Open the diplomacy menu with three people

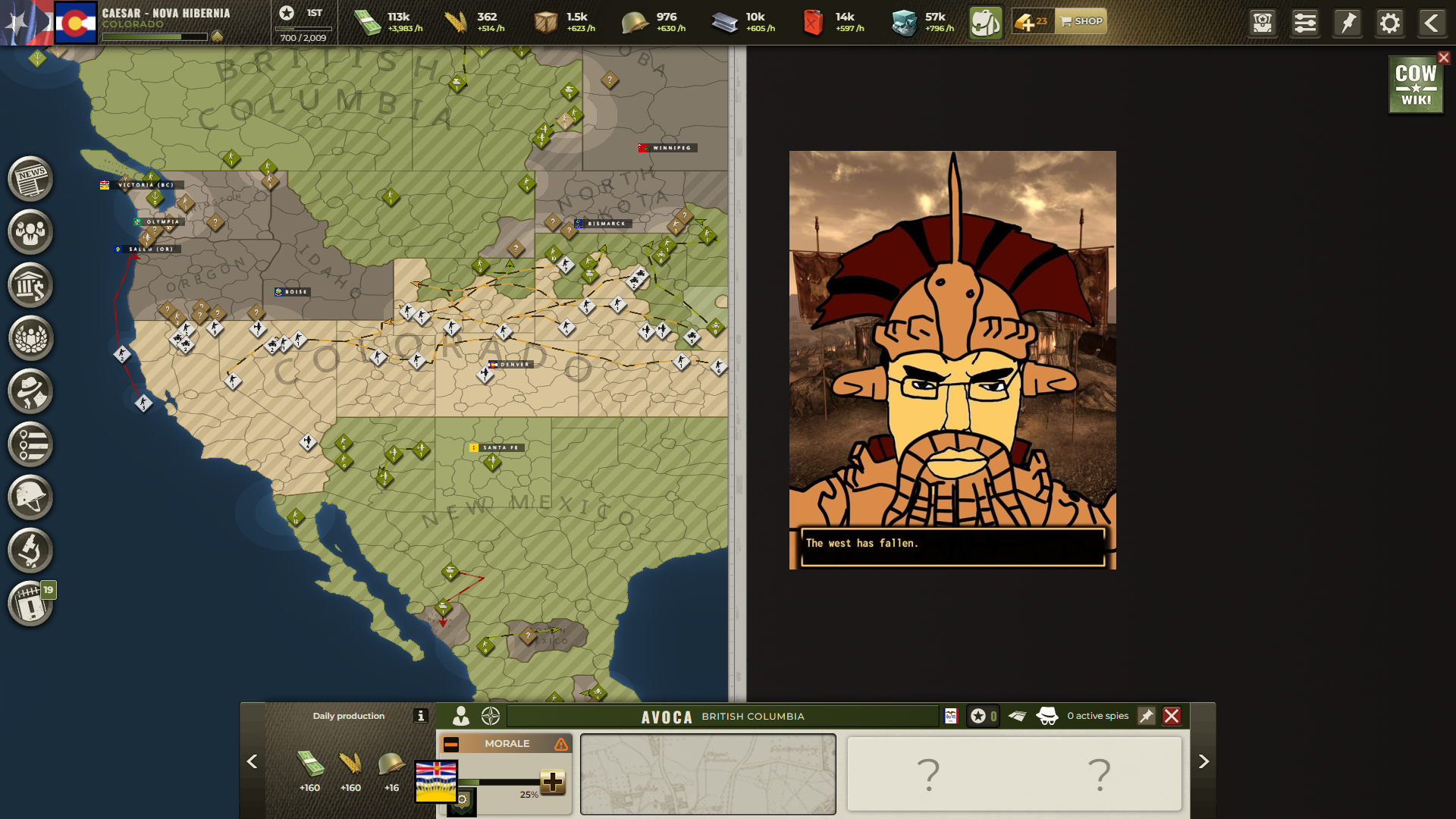click(x=30, y=232)
